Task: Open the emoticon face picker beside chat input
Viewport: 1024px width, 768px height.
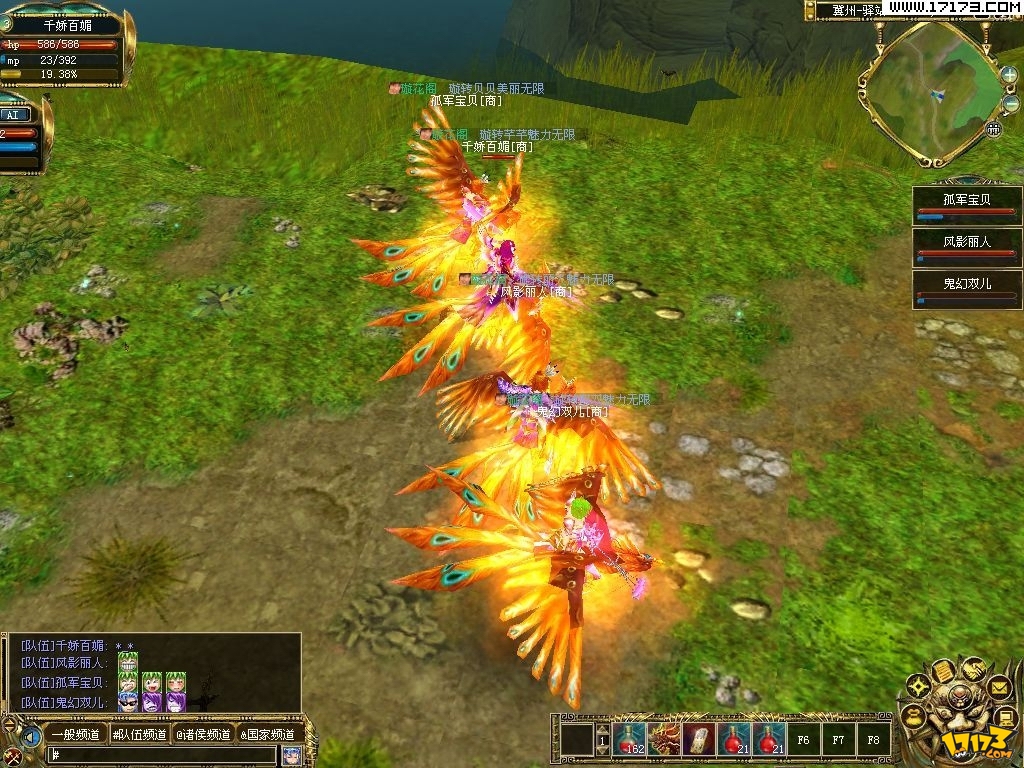Action: [291, 755]
